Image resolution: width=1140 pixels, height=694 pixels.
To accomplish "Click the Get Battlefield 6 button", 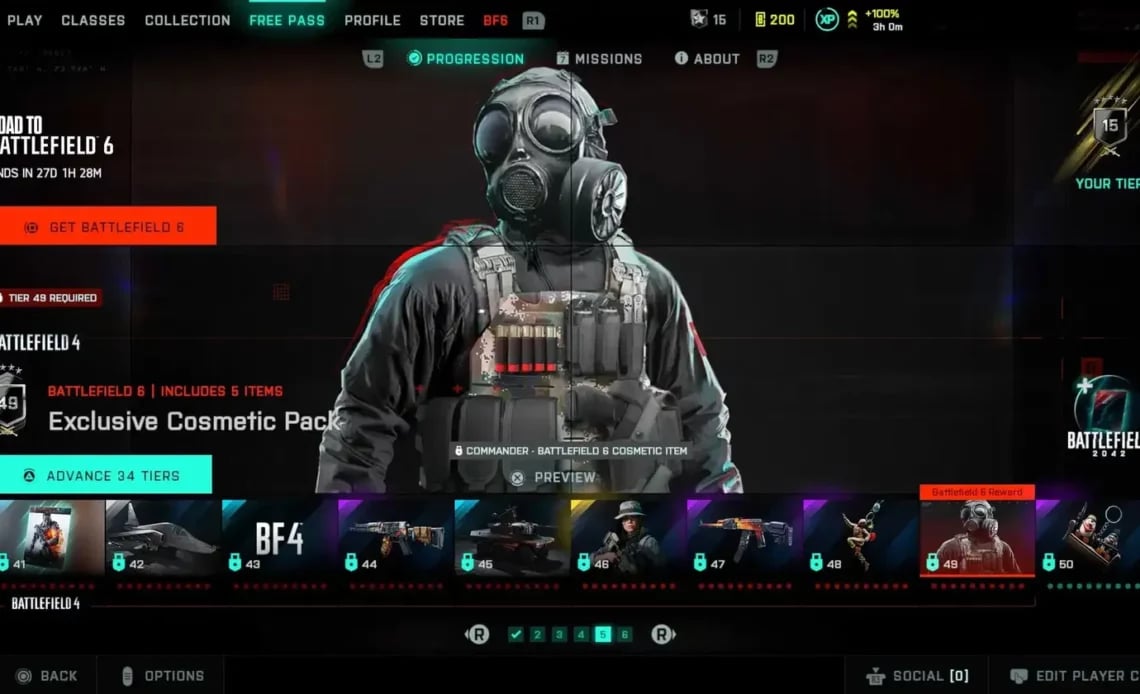I will (107, 227).
